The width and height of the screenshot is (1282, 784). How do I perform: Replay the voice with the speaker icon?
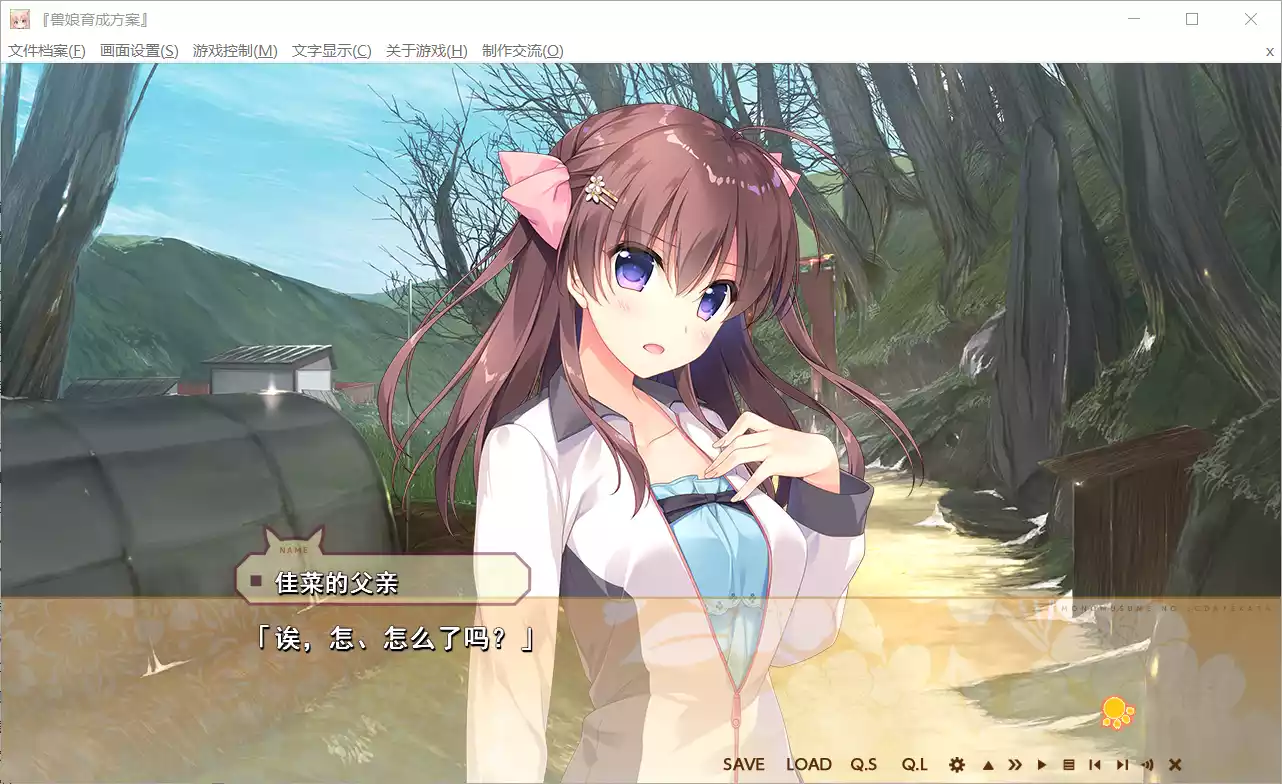click(1149, 764)
